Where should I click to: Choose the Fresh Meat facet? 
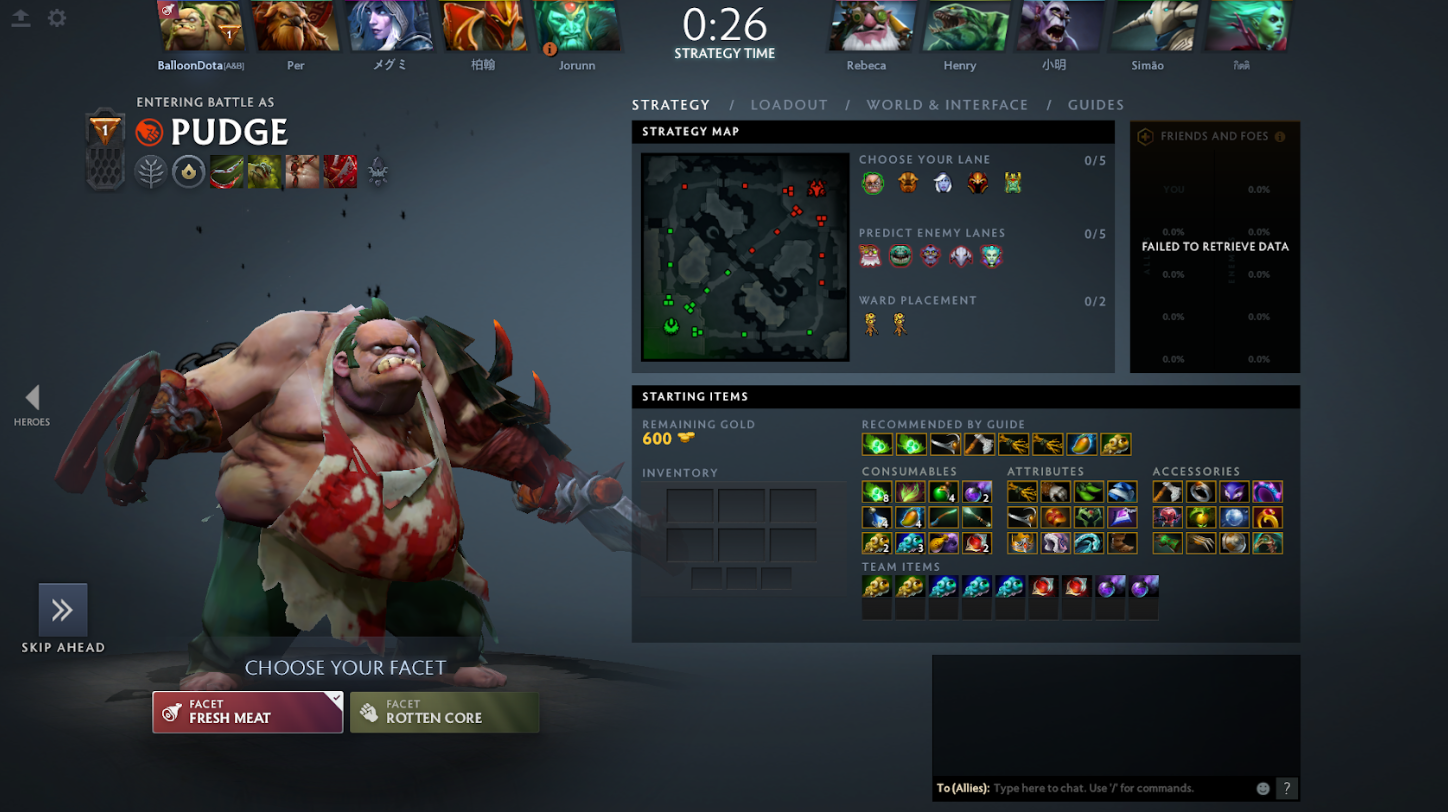[247, 712]
